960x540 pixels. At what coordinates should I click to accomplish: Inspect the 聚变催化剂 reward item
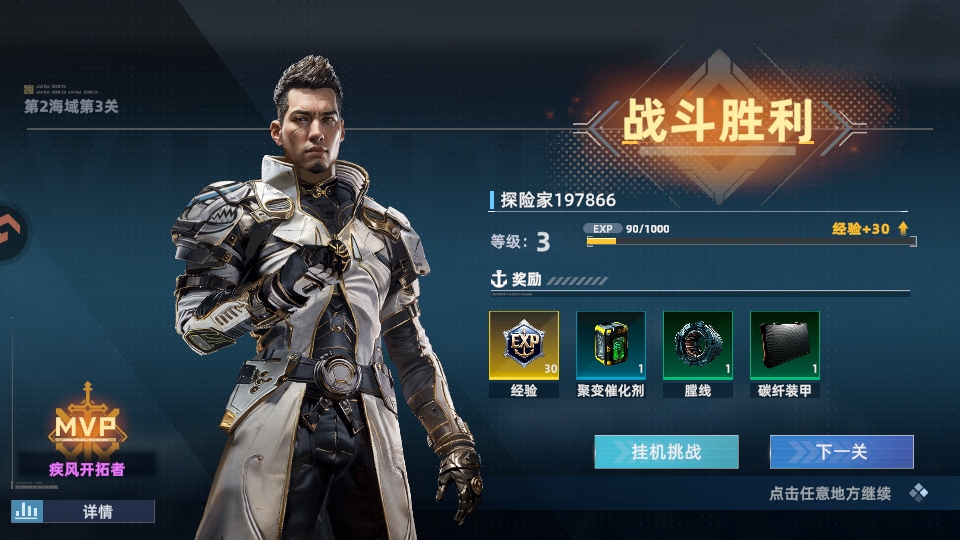(611, 346)
